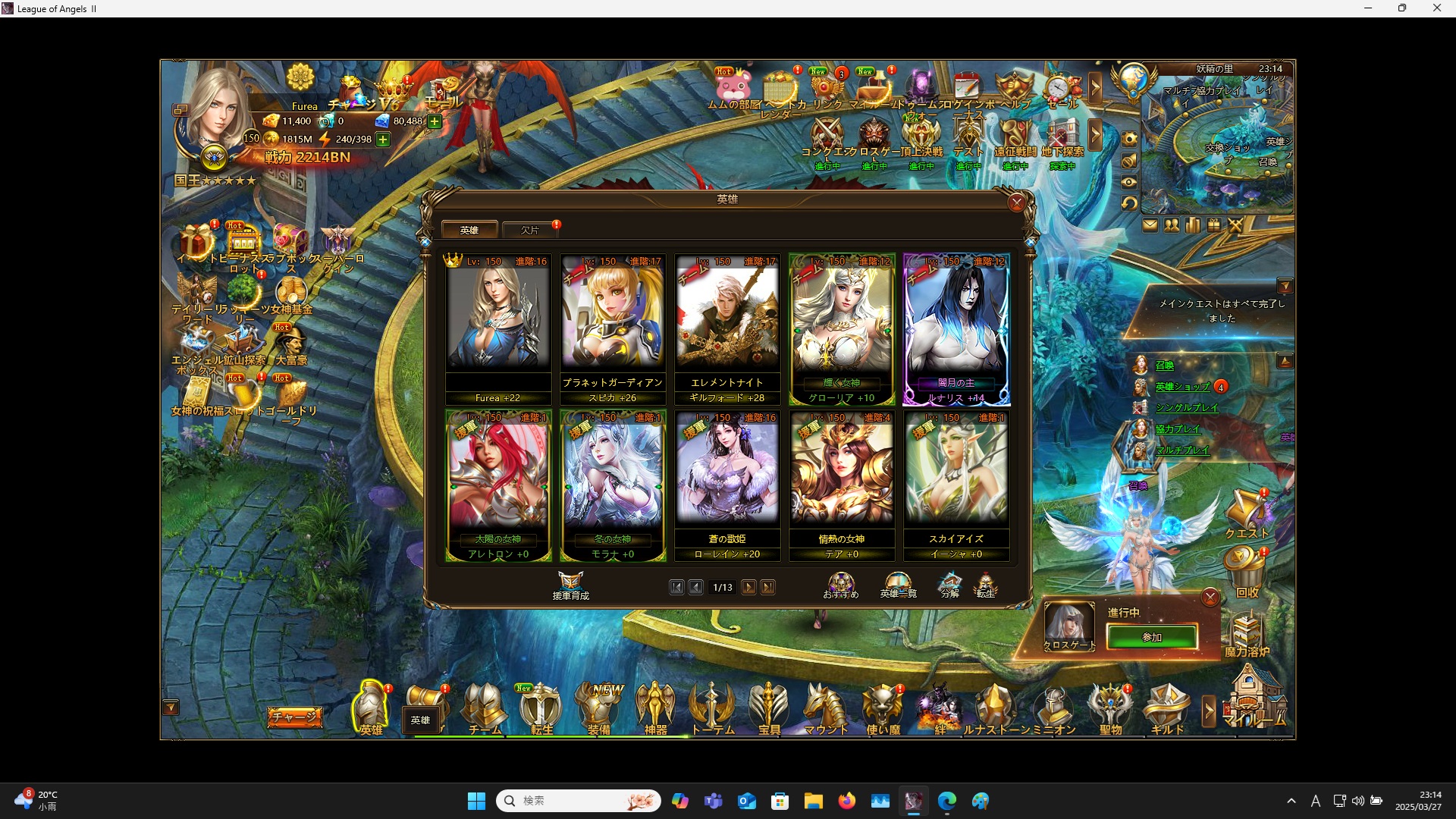The height and width of the screenshot is (819, 1456).
Task: Open the ギルド guild icon on bottom toolbar
Action: coord(1168,707)
